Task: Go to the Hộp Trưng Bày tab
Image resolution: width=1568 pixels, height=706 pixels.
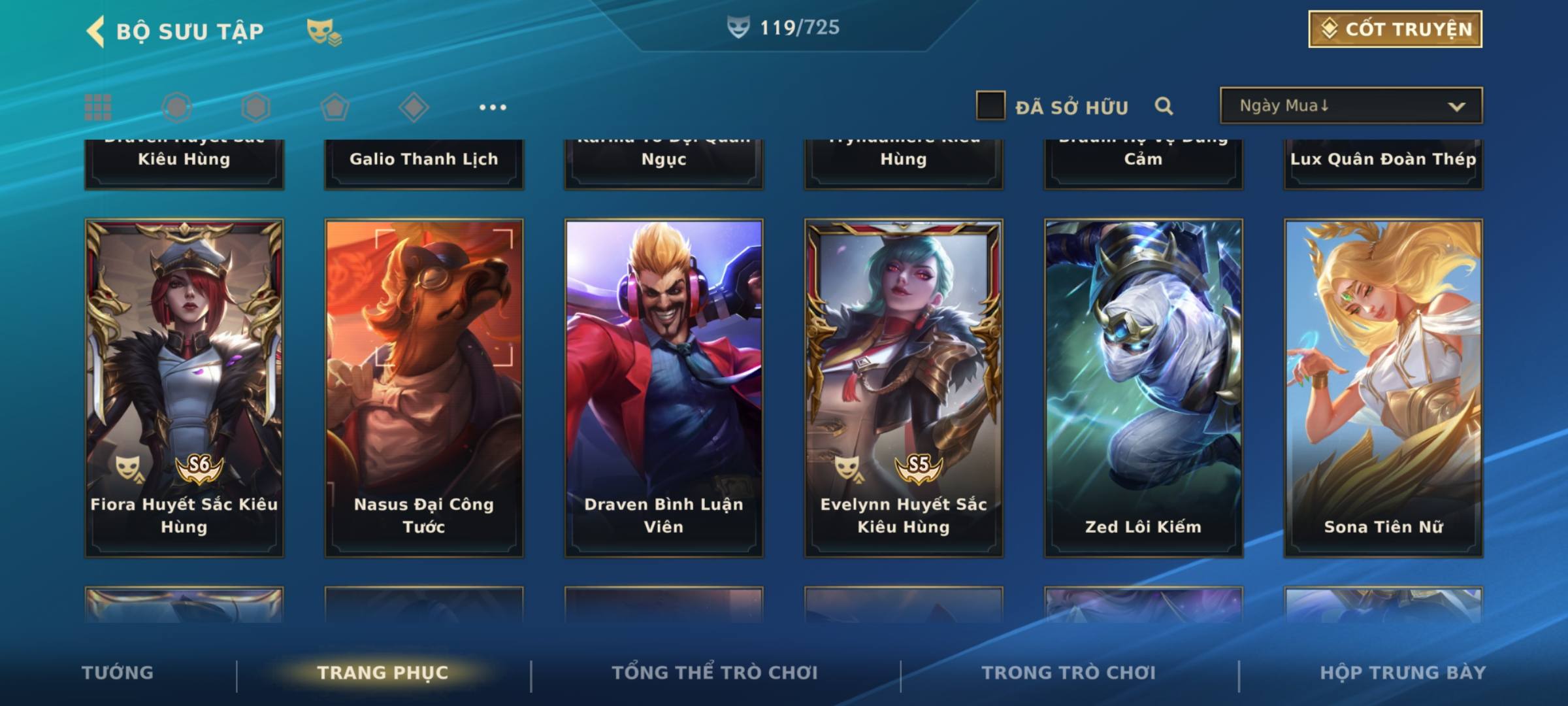Action: 1403,673
